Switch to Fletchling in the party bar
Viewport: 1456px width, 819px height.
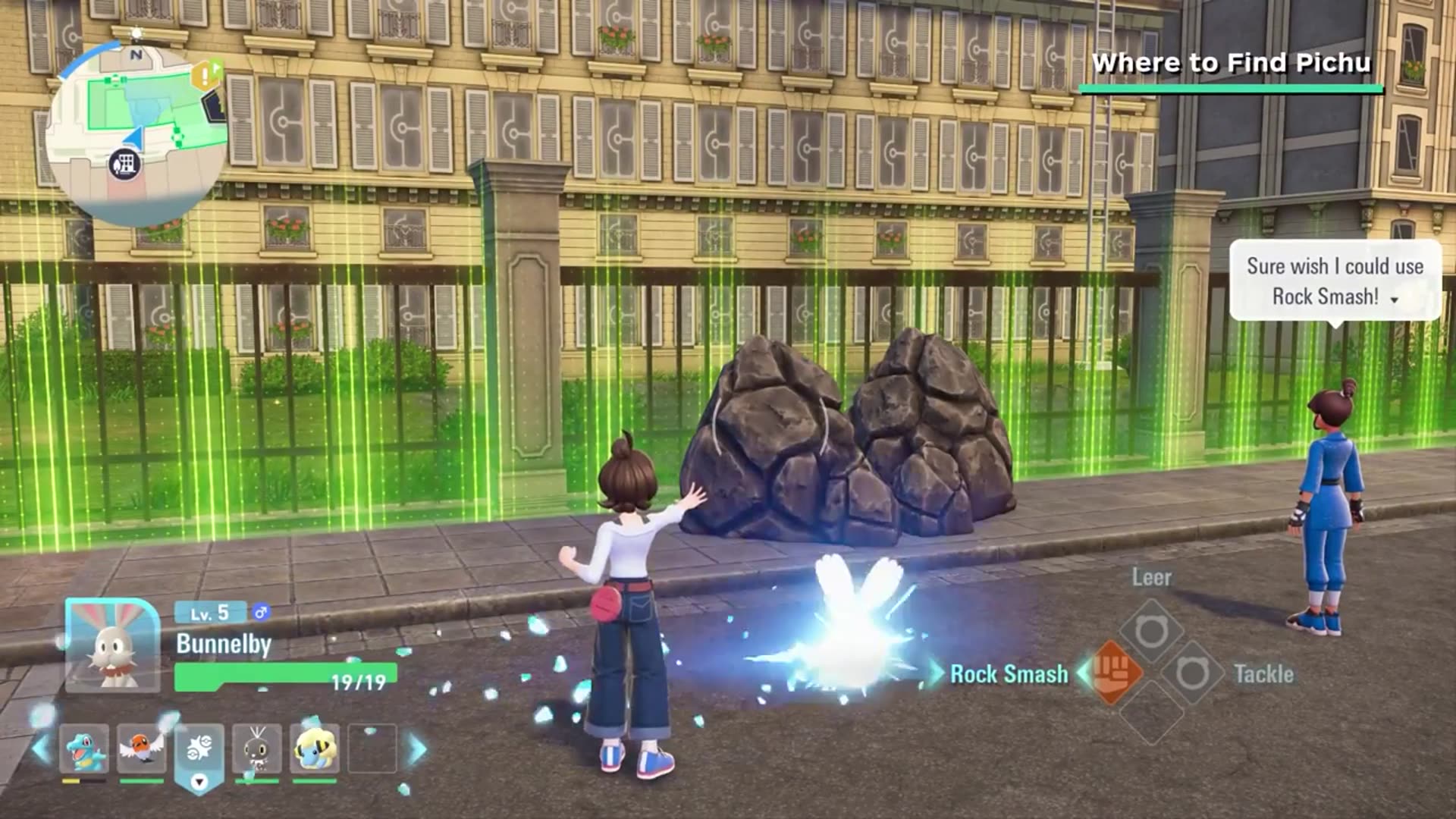tap(141, 748)
